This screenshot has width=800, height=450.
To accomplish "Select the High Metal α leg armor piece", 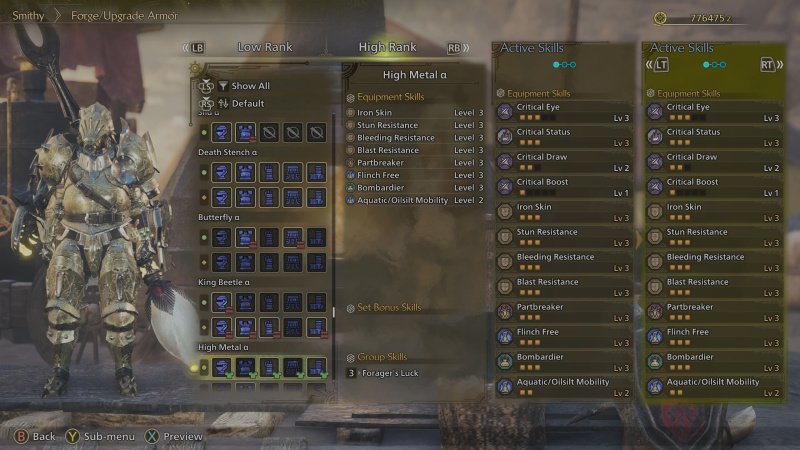I will click(x=317, y=367).
